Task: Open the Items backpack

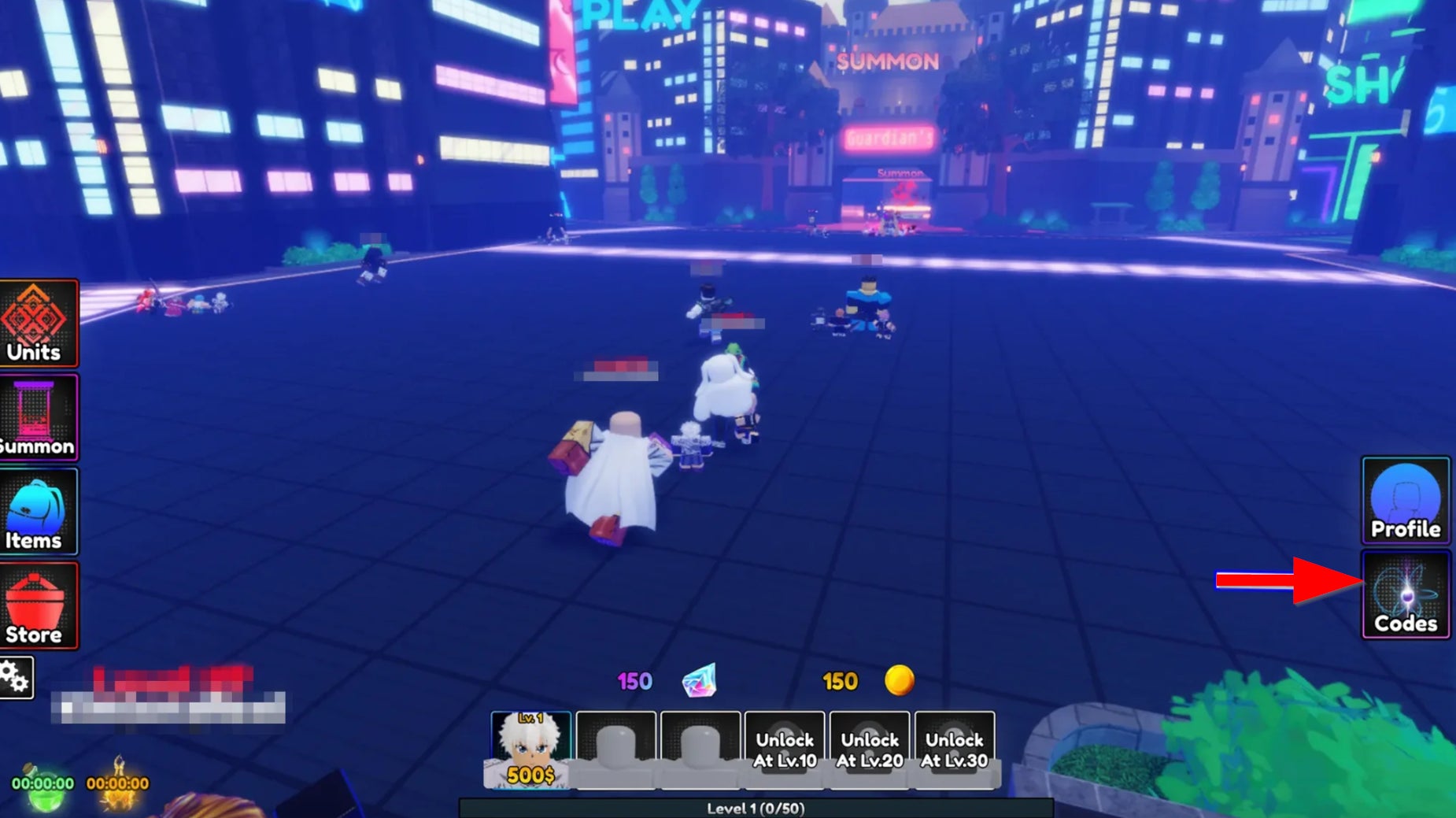Action: click(38, 512)
